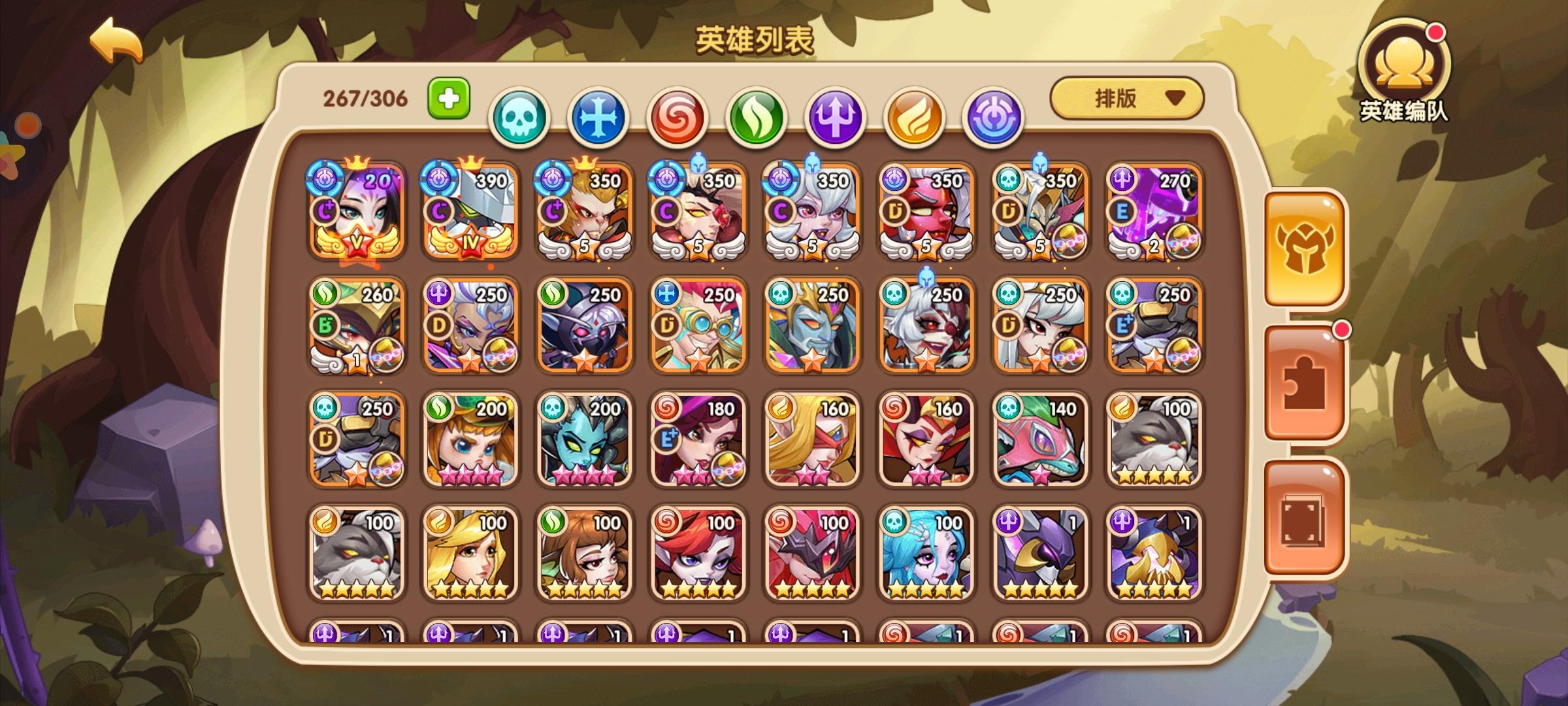Viewport: 1568px width, 706px height.
Task: Expand the arrow next to 排版
Action: coord(1176,98)
